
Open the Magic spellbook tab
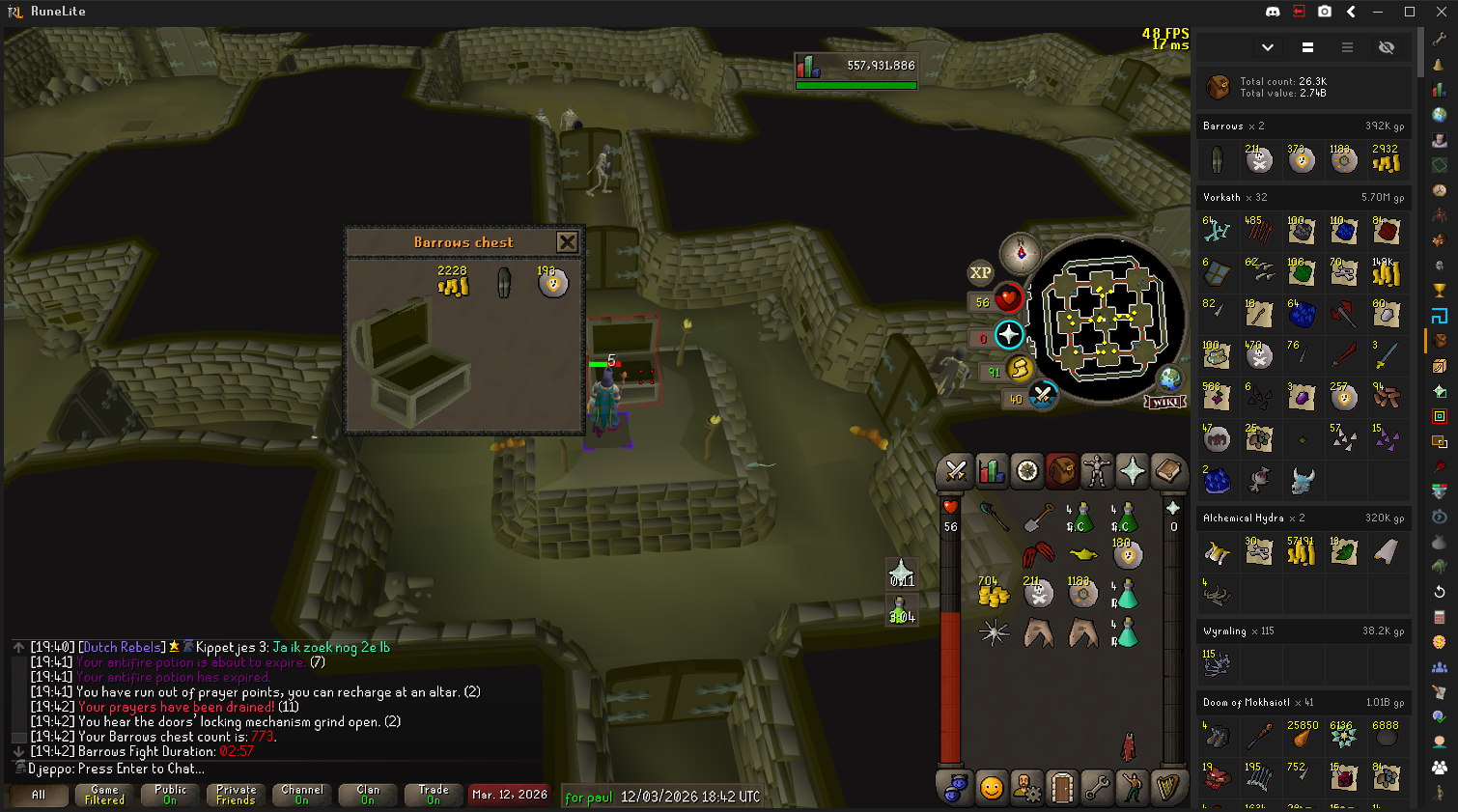click(x=1167, y=471)
